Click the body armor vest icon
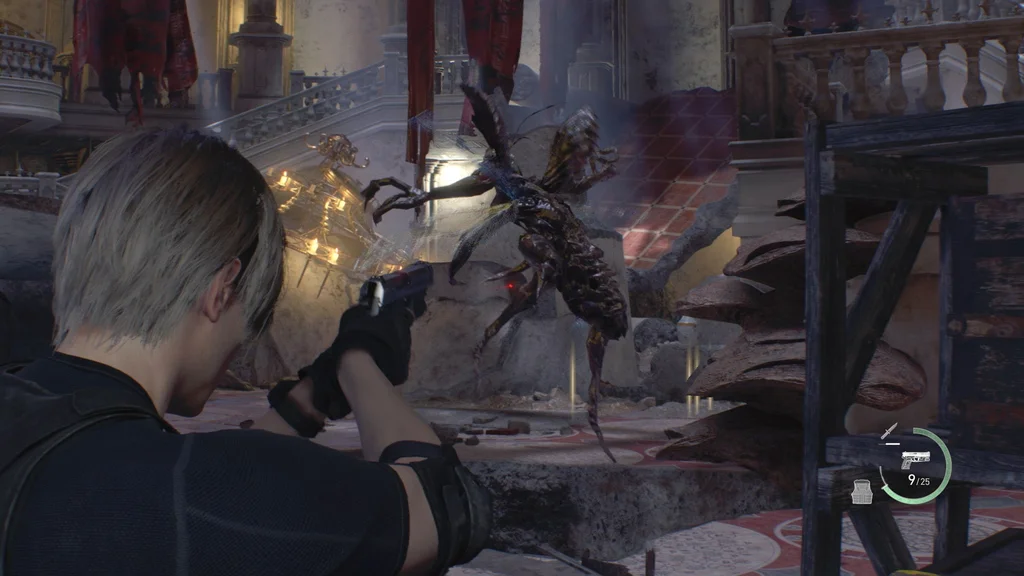1024x576 pixels. 861,489
